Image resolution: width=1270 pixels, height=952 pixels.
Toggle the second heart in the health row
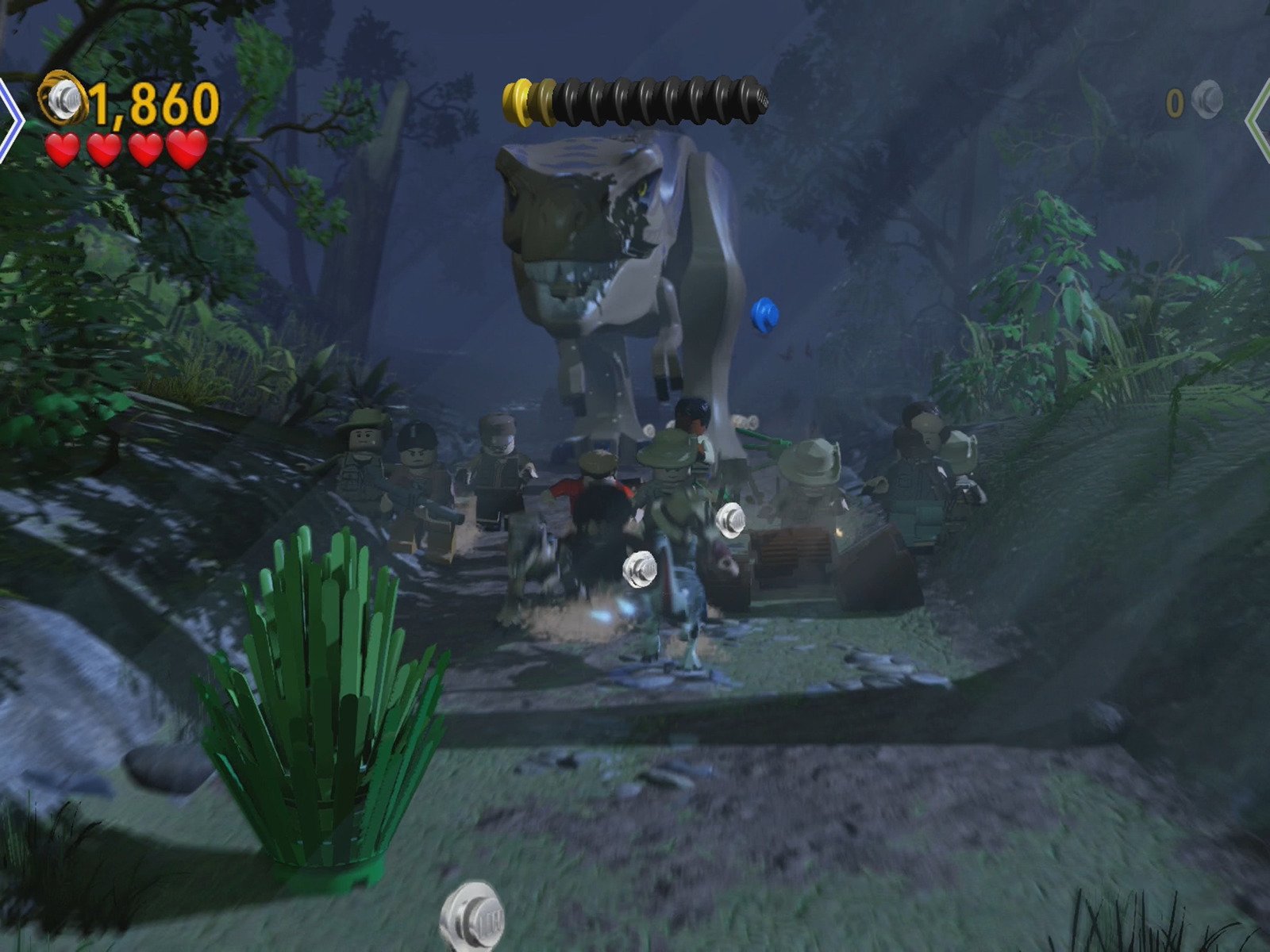[x=105, y=149]
